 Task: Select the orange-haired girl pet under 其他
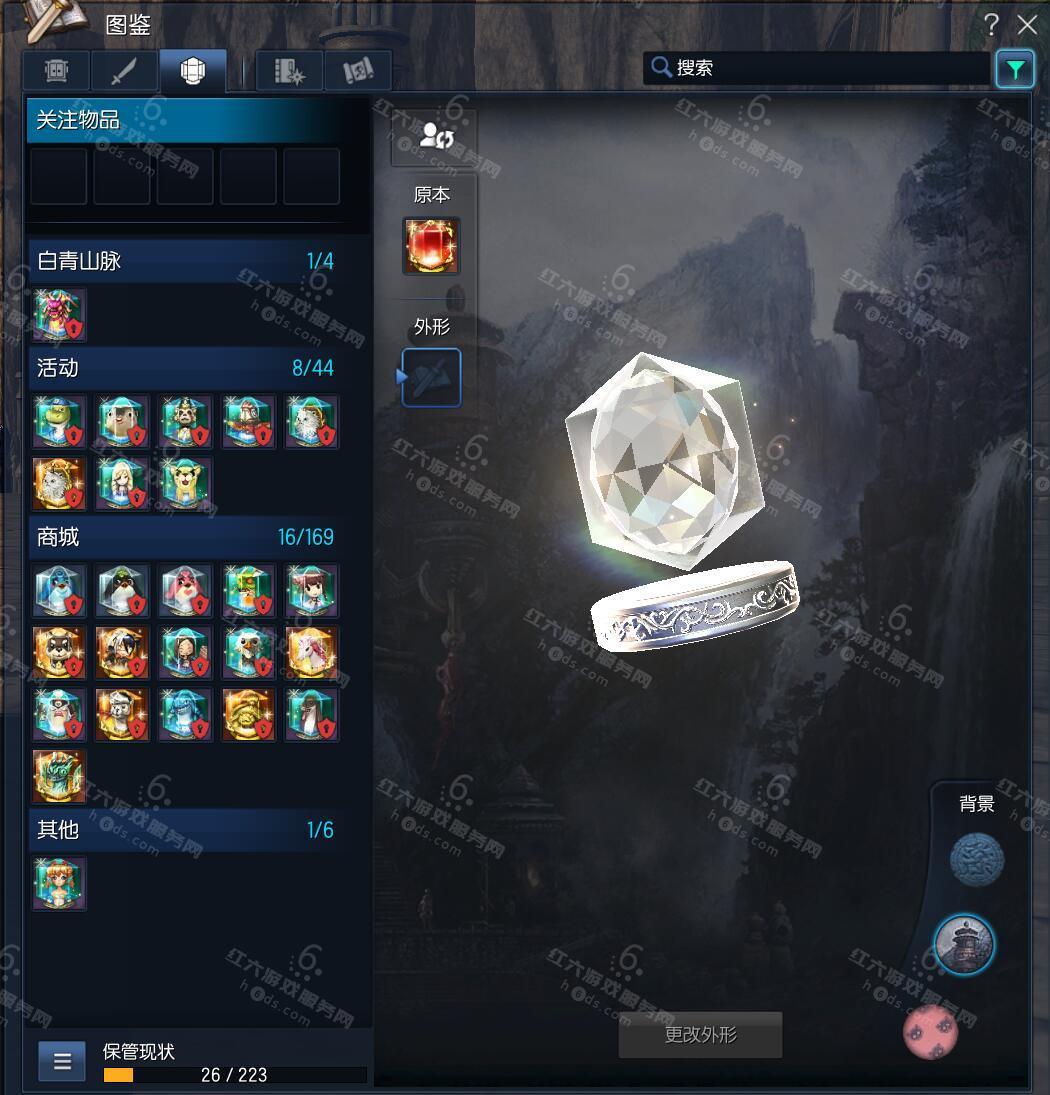click(x=60, y=883)
